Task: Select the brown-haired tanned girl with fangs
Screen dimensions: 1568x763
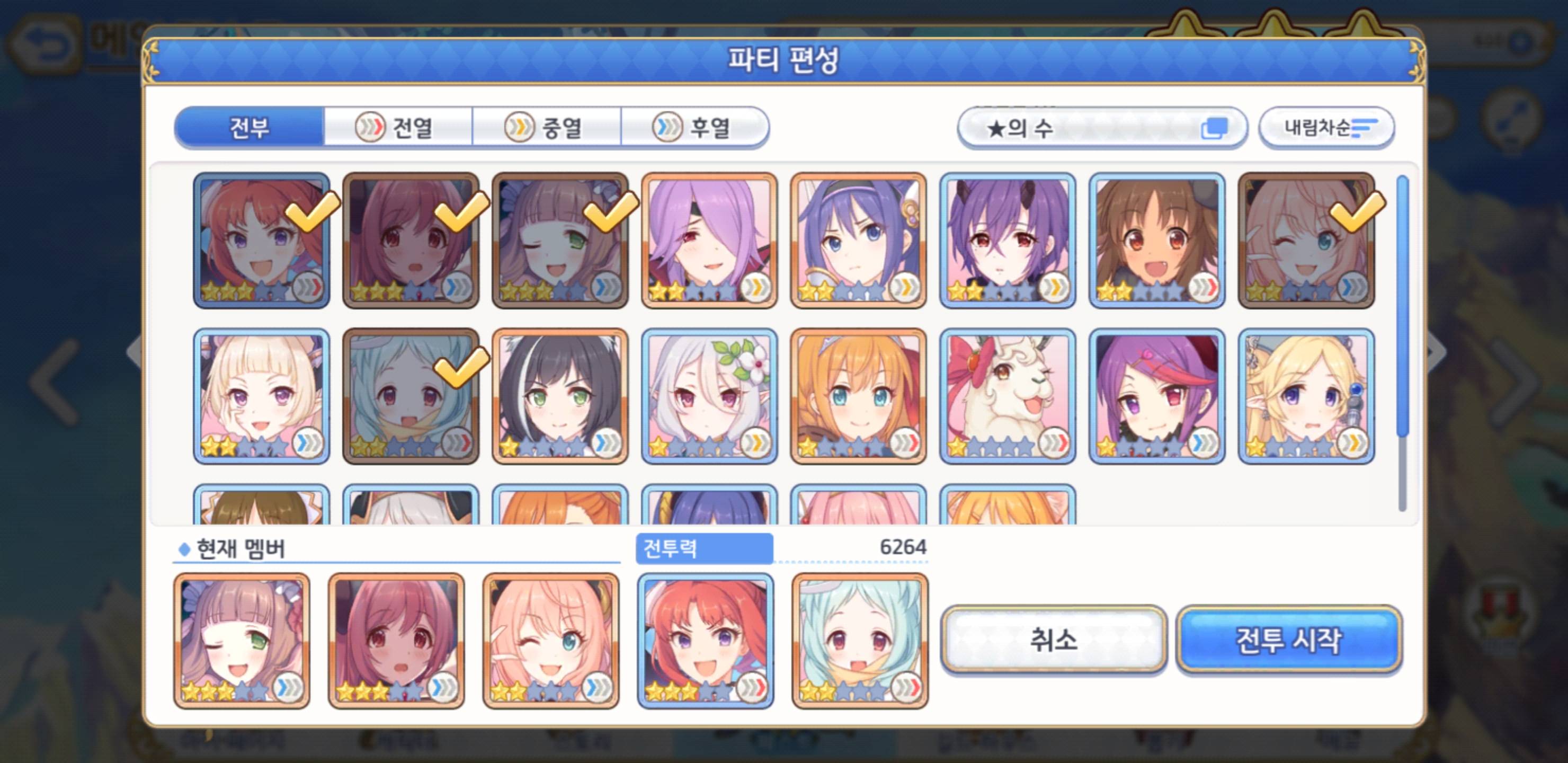Action: point(1156,241)
